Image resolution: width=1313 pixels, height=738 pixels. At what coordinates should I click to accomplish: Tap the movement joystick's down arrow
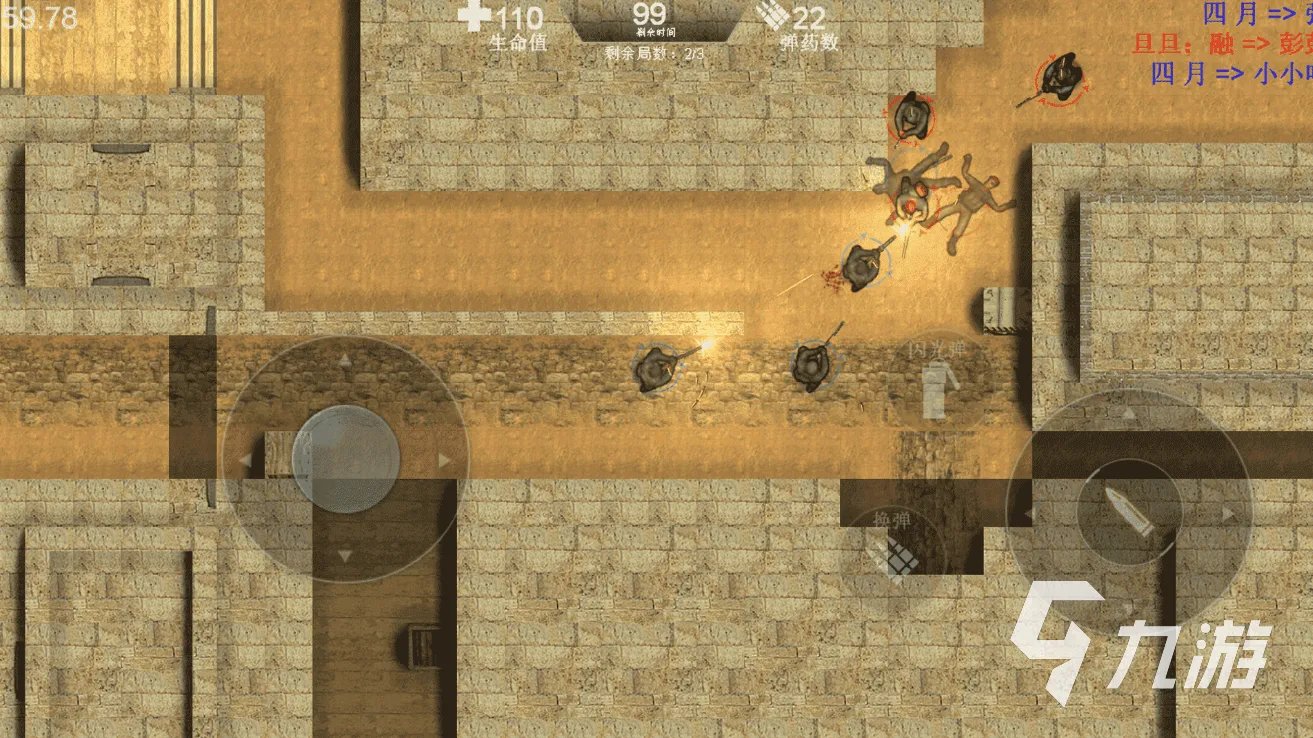click(x=345, y=556)
